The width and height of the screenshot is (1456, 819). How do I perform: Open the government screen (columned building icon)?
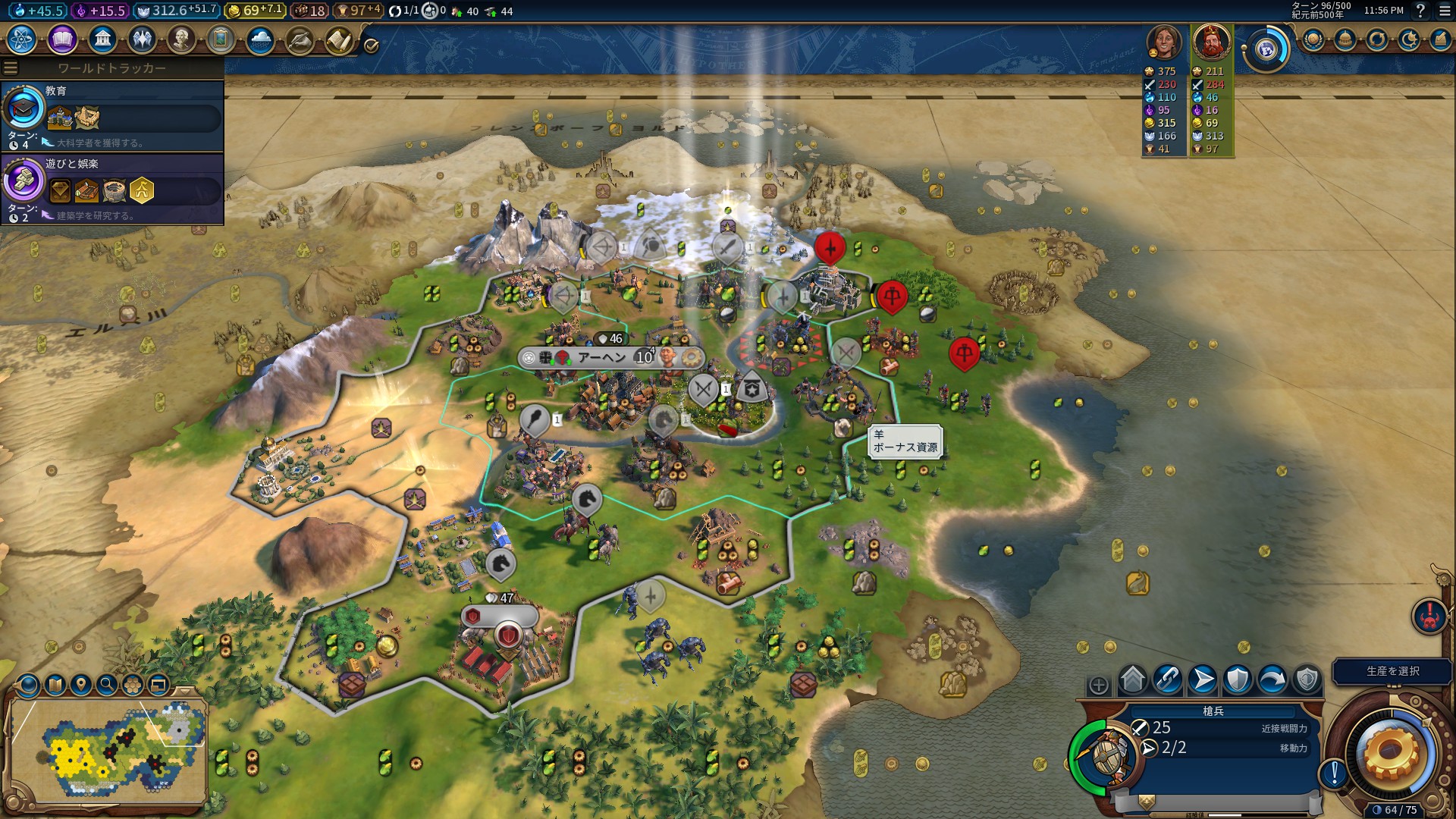102,39
